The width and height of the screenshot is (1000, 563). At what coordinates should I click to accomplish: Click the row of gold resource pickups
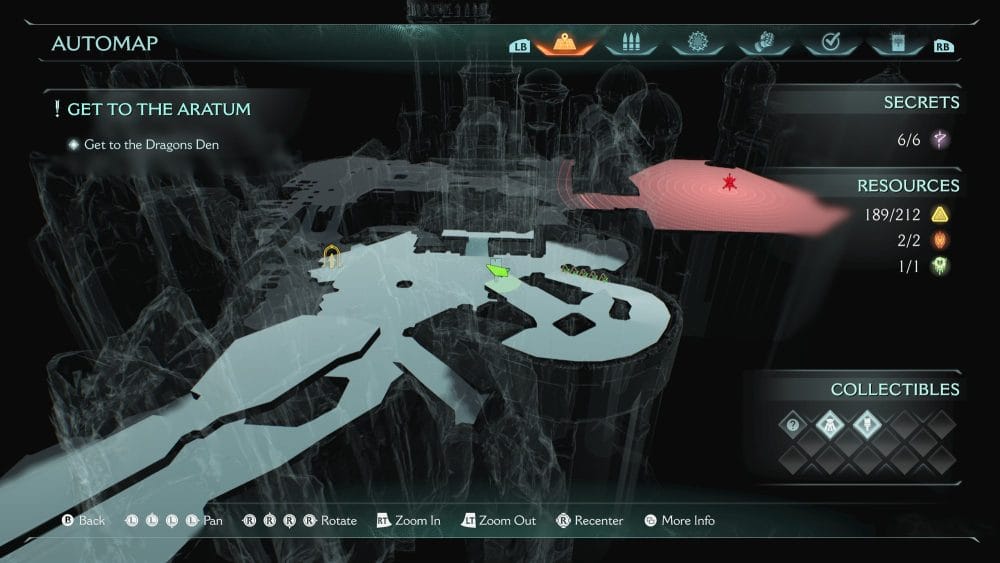[586, 270]
